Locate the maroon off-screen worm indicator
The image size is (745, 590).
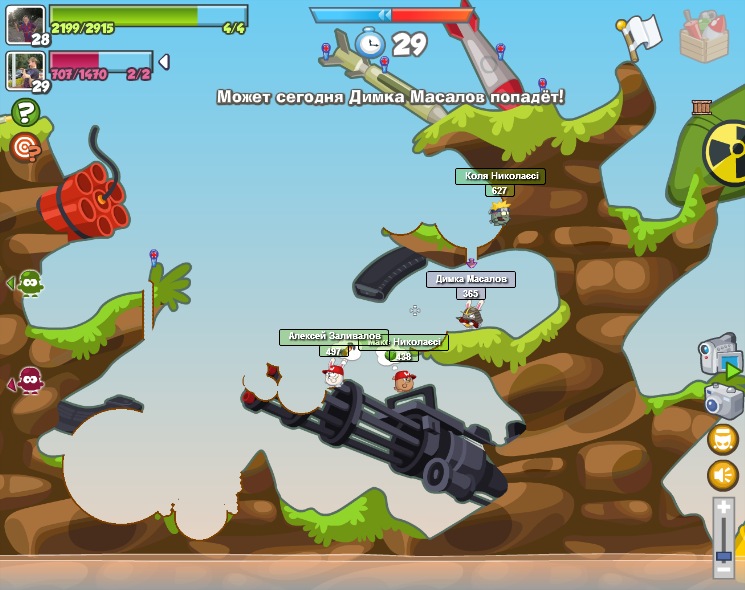tap(28, 381)
